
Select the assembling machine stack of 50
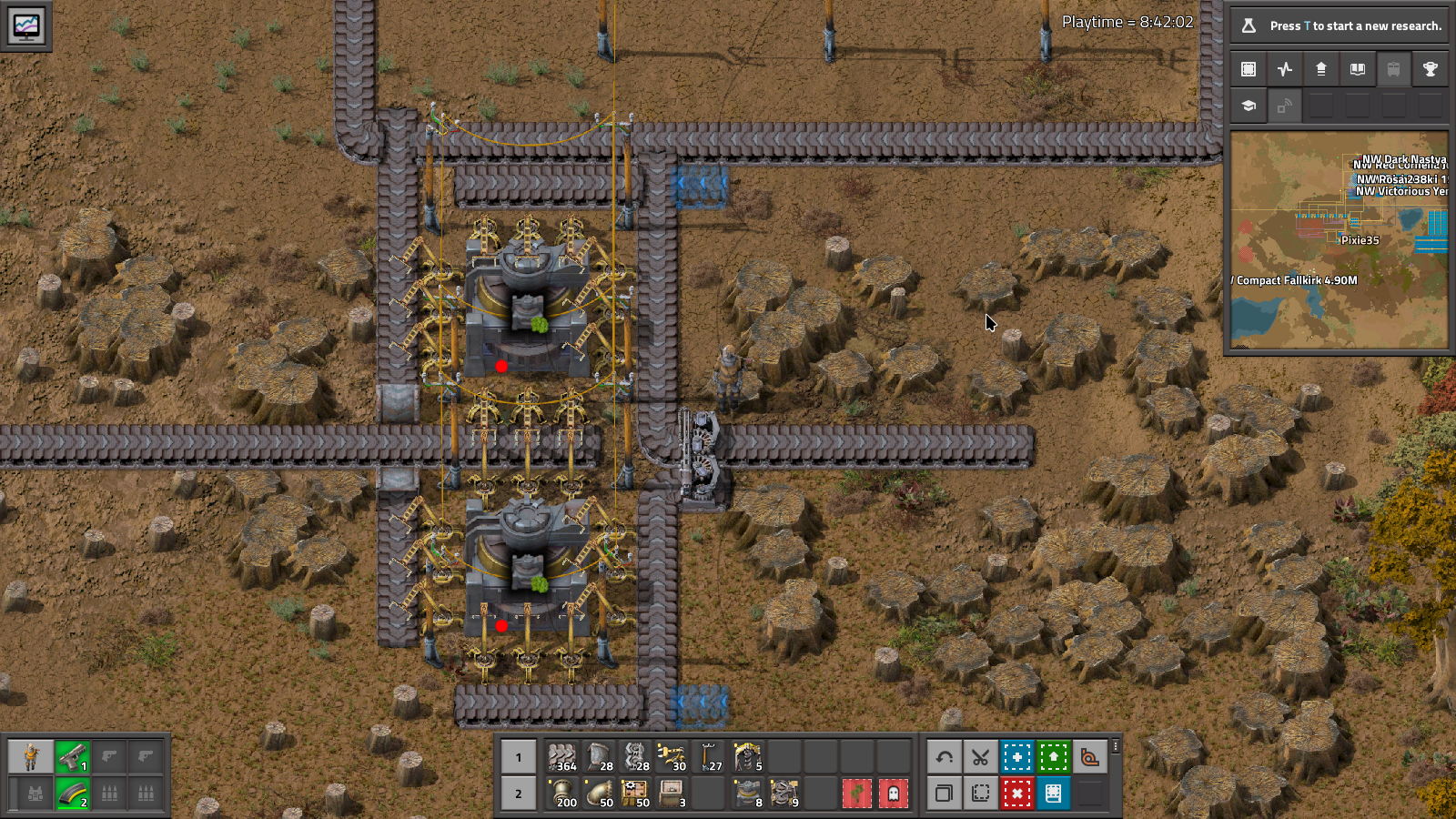[x=635, y=794]
